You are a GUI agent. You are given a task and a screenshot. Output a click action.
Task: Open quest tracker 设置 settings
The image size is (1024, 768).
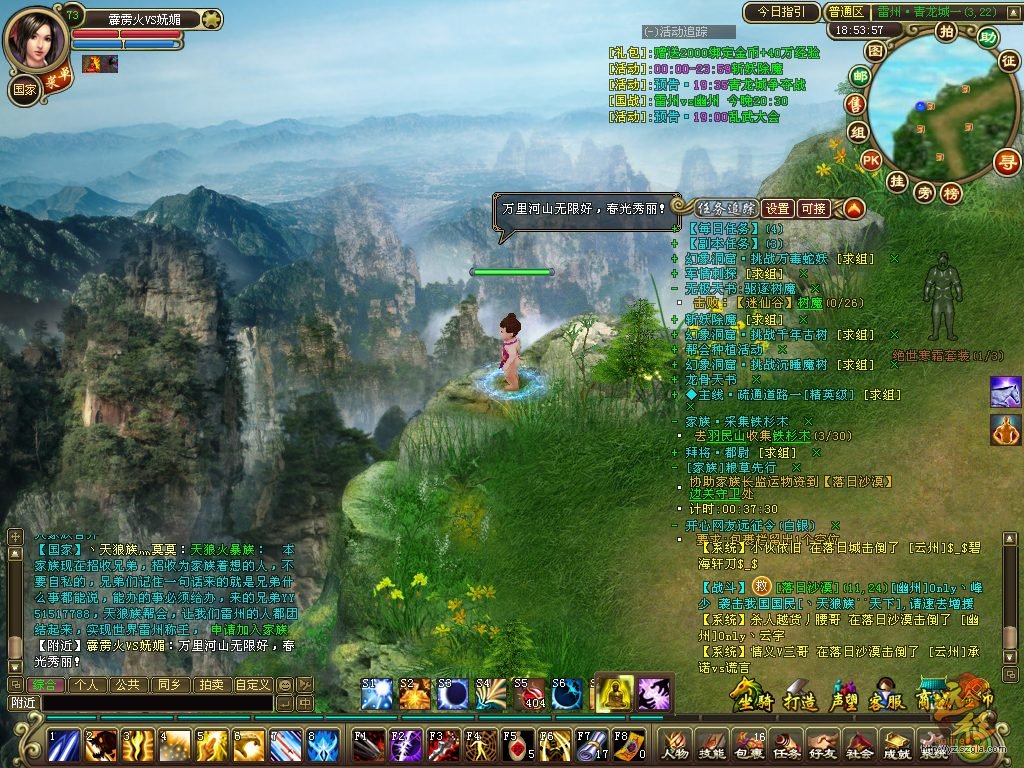point(778,209)
